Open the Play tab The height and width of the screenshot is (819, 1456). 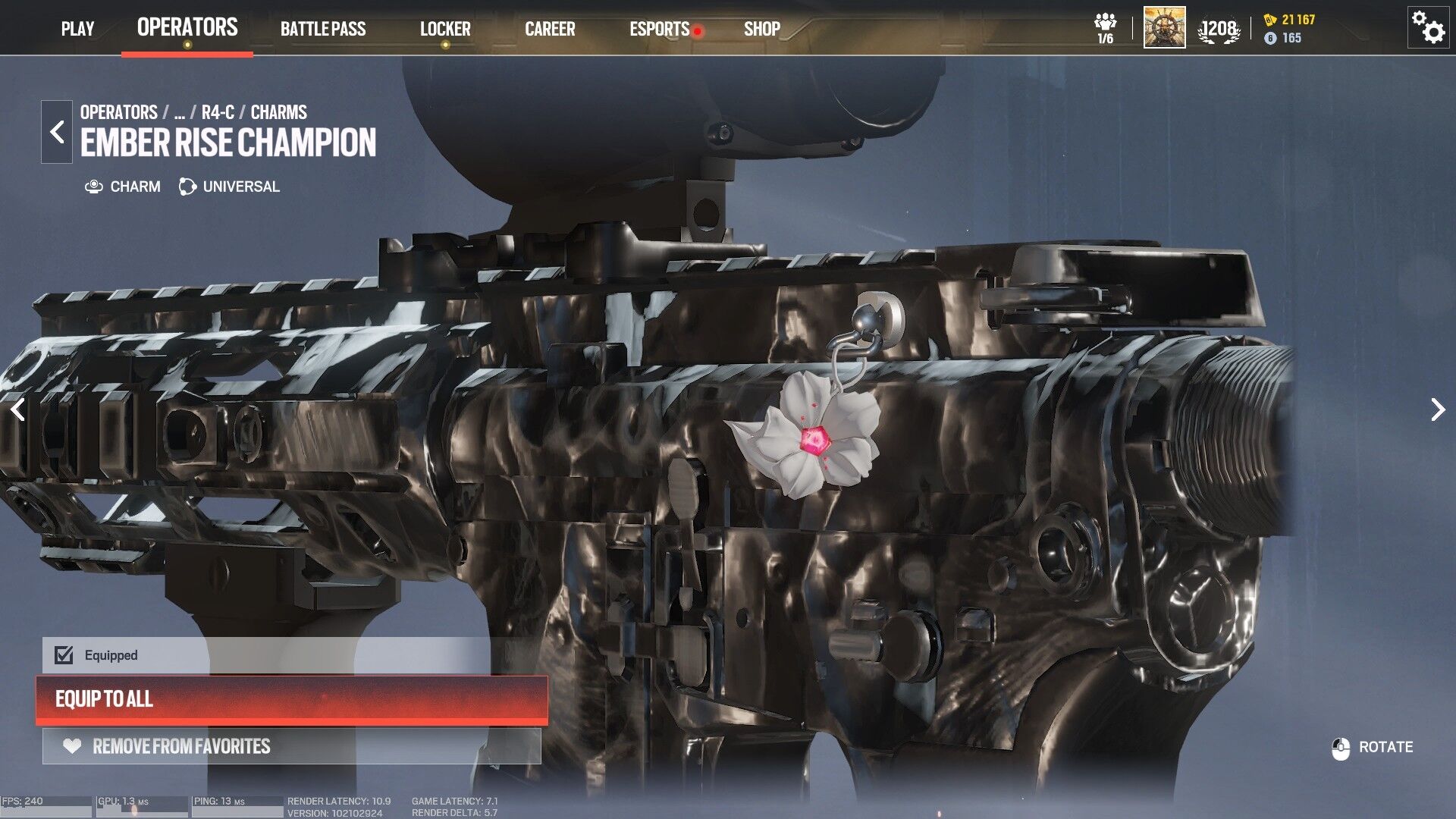tap(77, 29)
